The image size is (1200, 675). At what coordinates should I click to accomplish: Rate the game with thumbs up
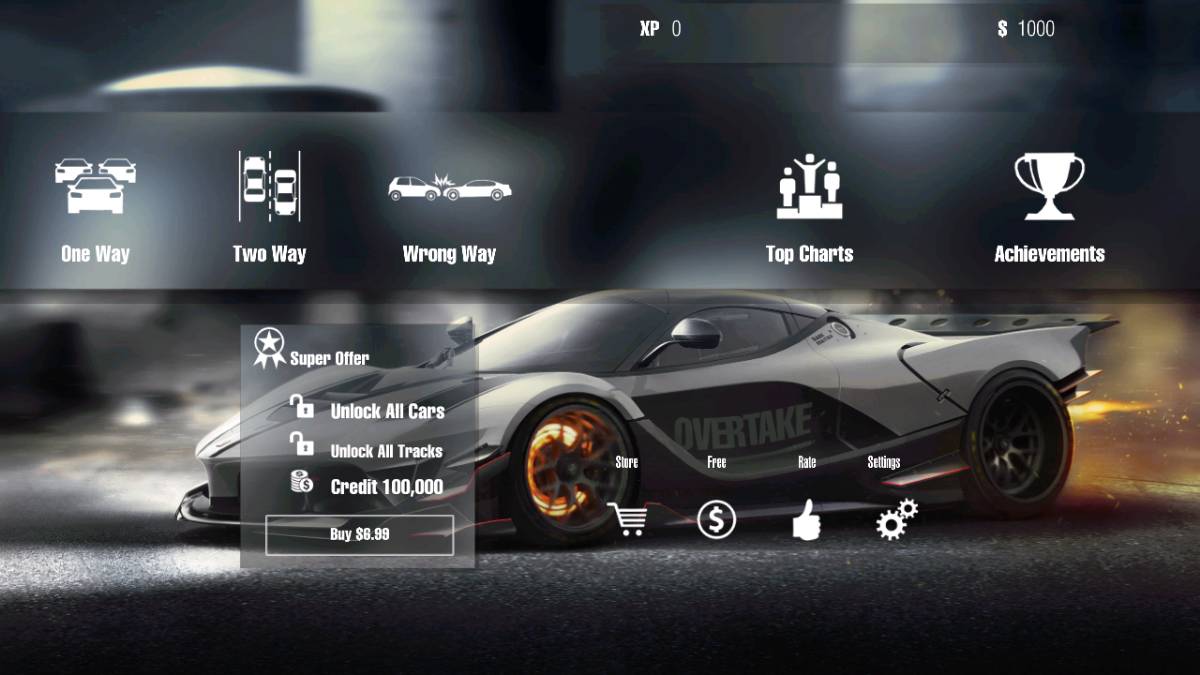[806, 519]
